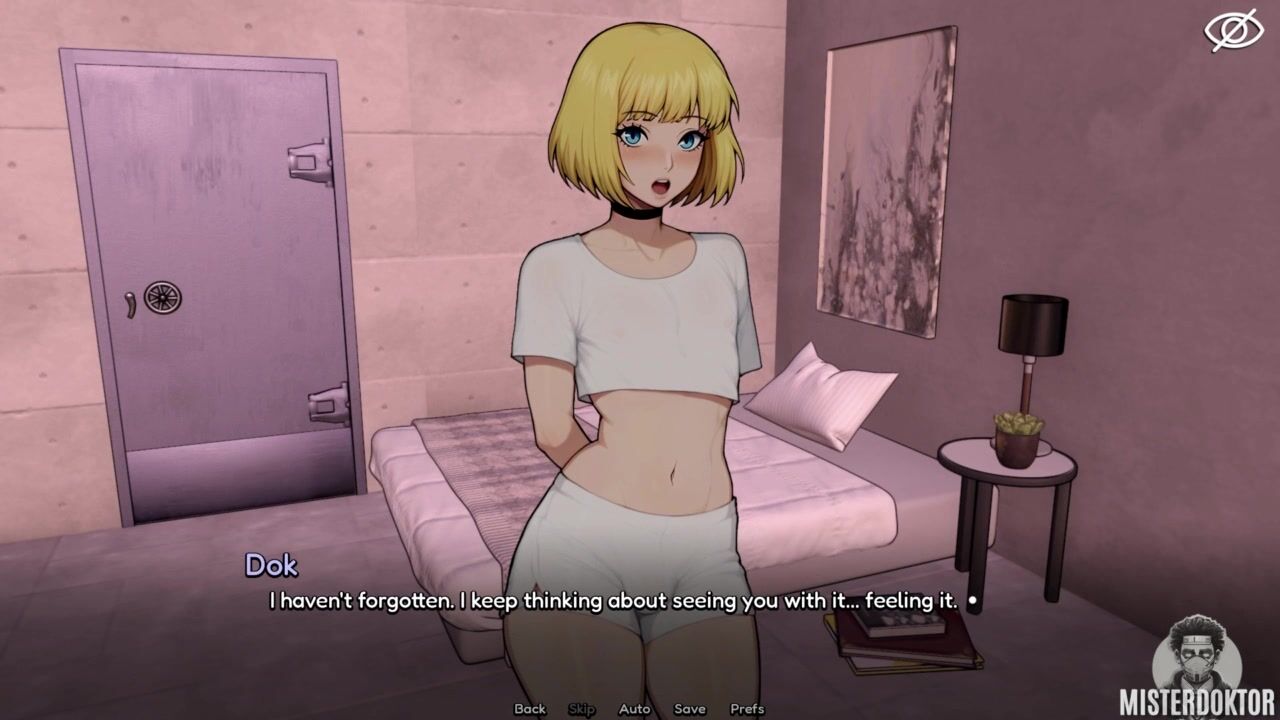1280x720 pixels.
Task: Open the Prefs settings
Action: [x=747, y=709]
